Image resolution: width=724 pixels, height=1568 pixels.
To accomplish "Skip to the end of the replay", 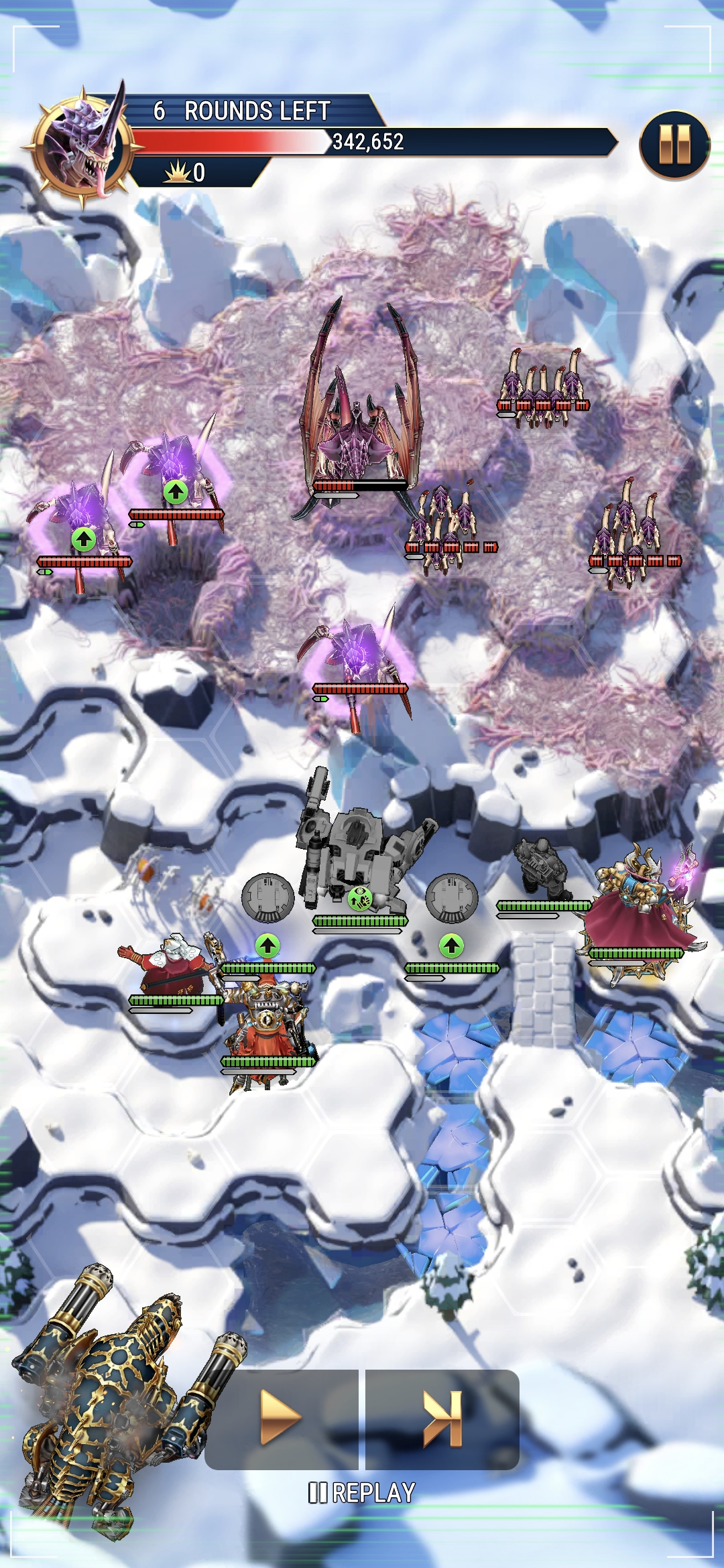I will (442, 1417).
